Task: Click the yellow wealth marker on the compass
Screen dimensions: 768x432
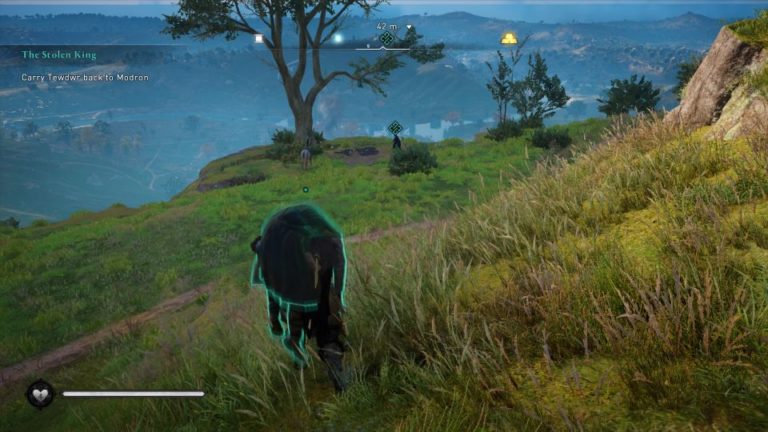Action: tap(509, 39)
